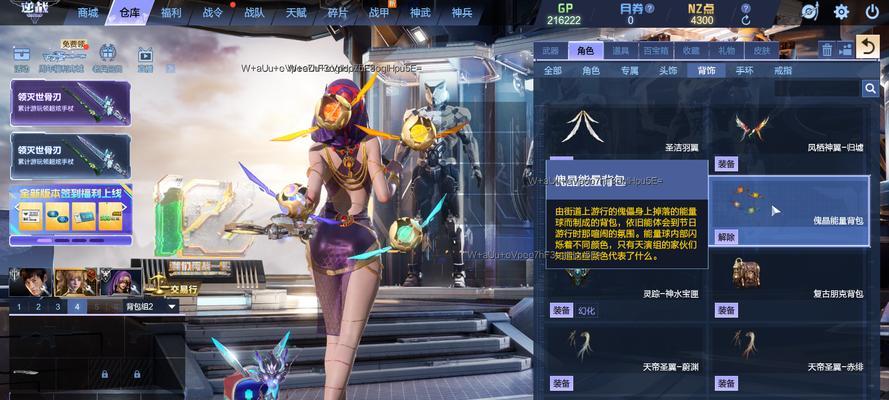889x400 pixels.
Task: Click the power exit icon
Action: [x=871, y=12]
